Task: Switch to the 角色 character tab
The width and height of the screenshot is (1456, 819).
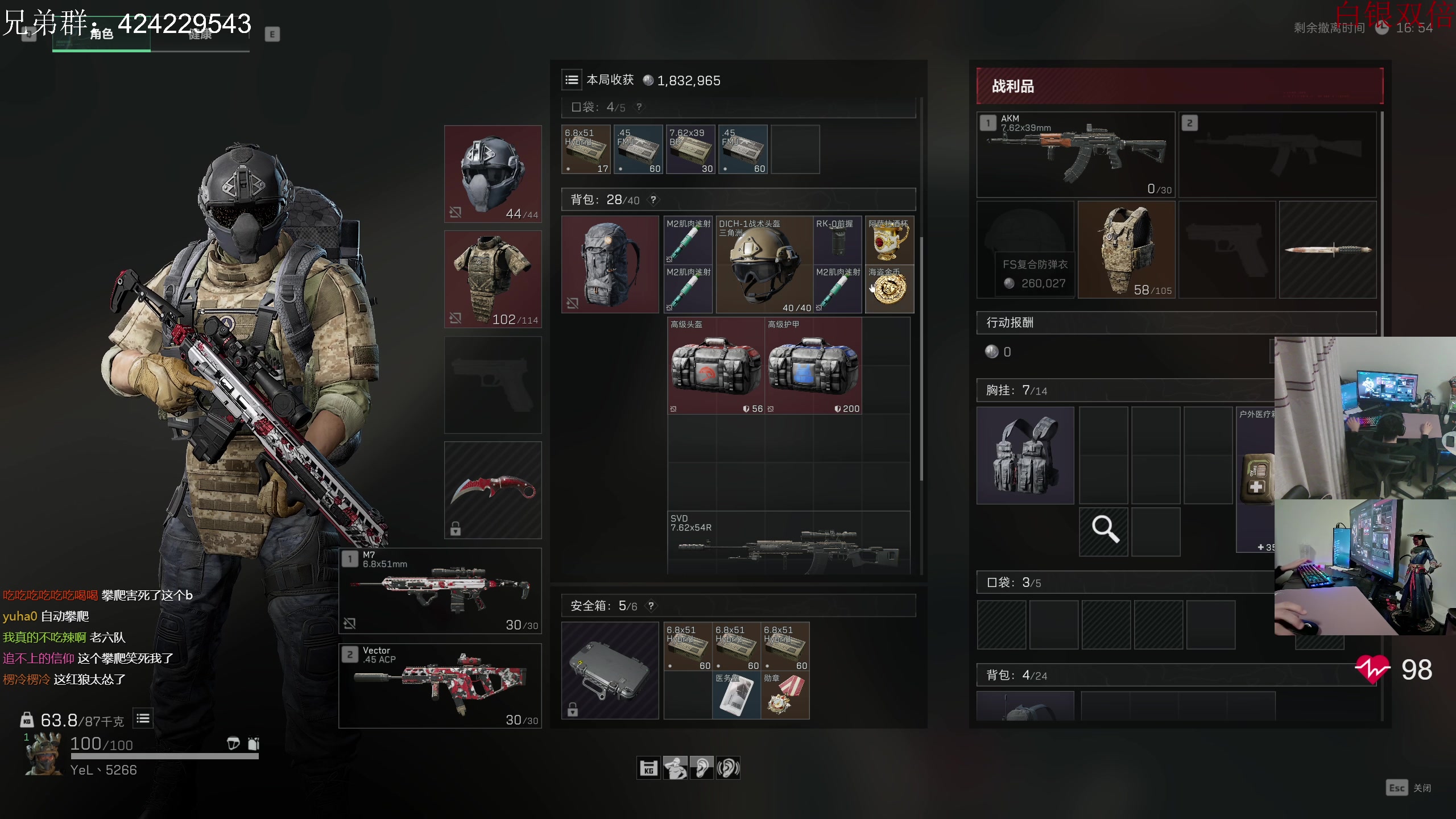Action: 101,35
